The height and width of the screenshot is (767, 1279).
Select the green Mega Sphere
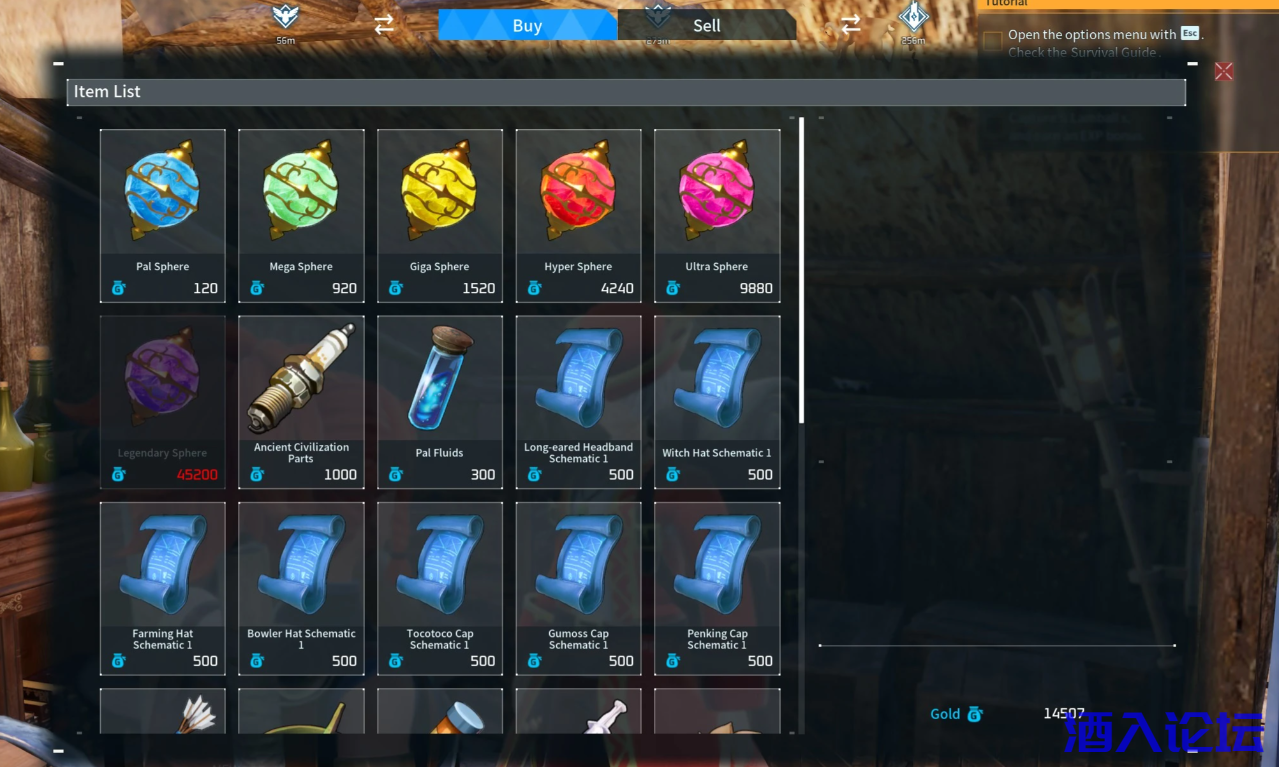301,215
